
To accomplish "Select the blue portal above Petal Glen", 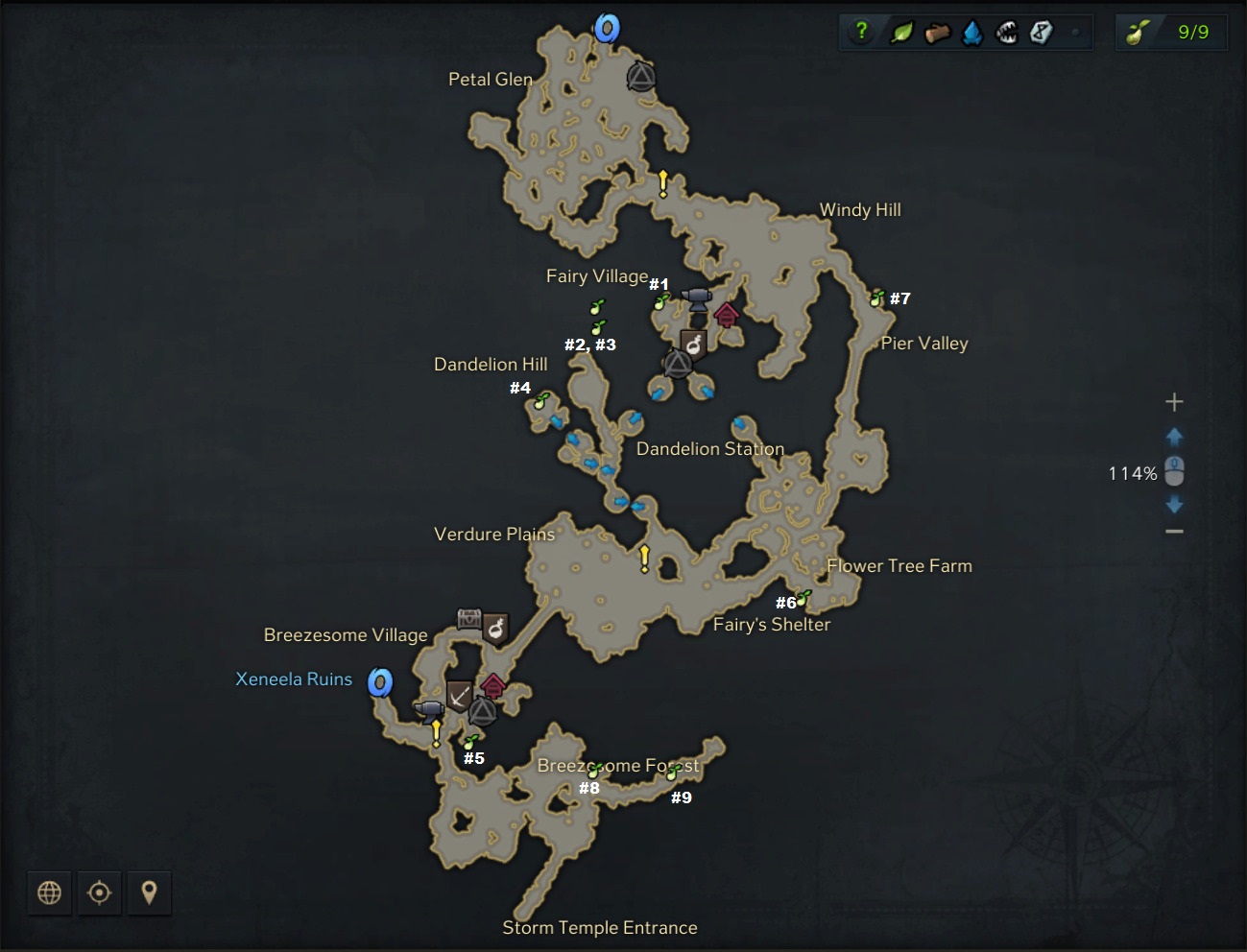I will click(607, 29).
